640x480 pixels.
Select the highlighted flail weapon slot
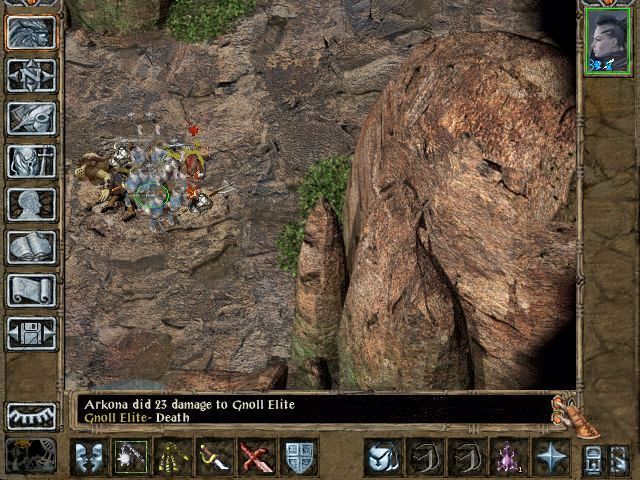tap(131, 458)
